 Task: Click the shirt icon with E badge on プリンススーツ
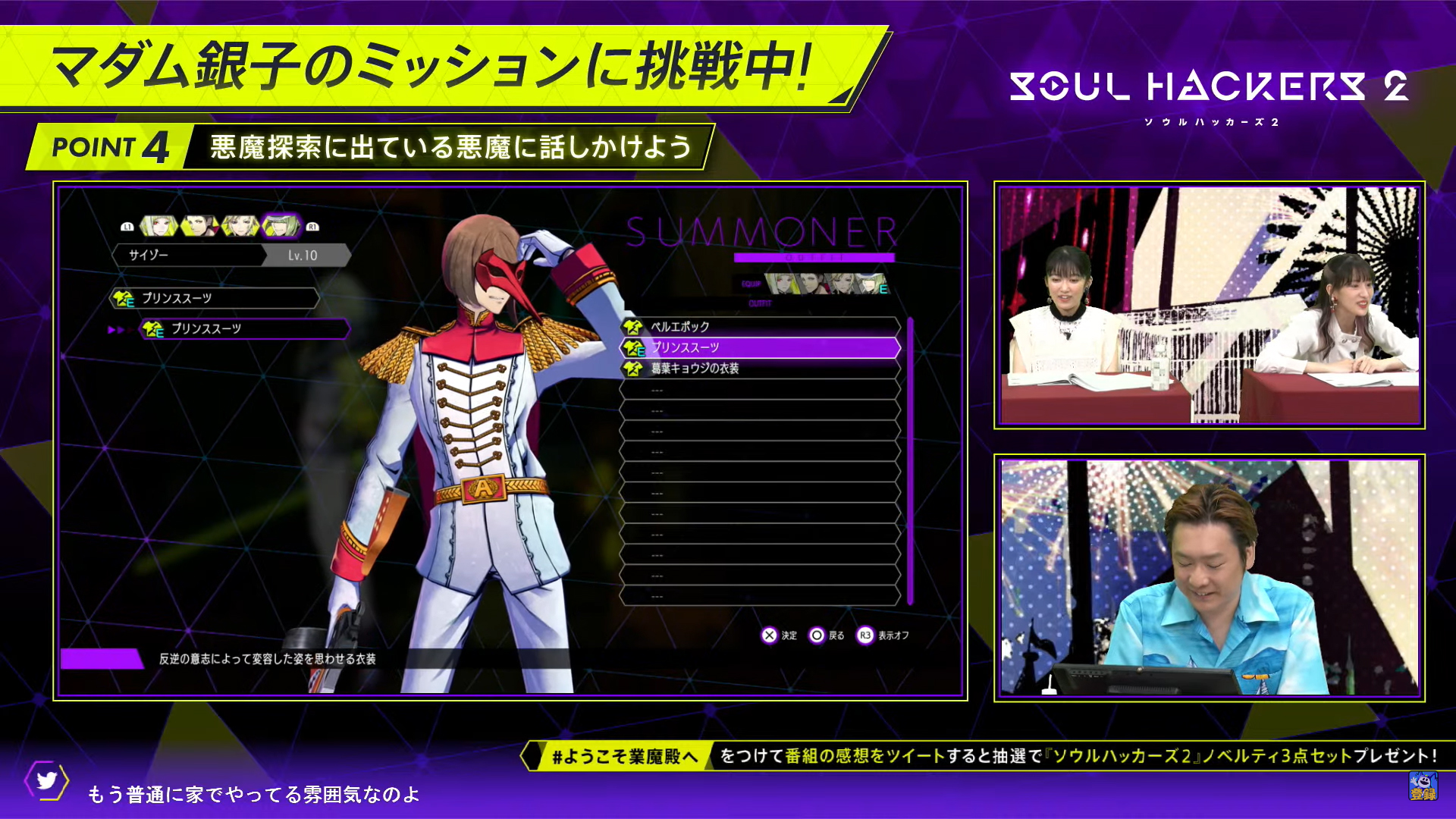pyautogui.click(x=635, y=349)
